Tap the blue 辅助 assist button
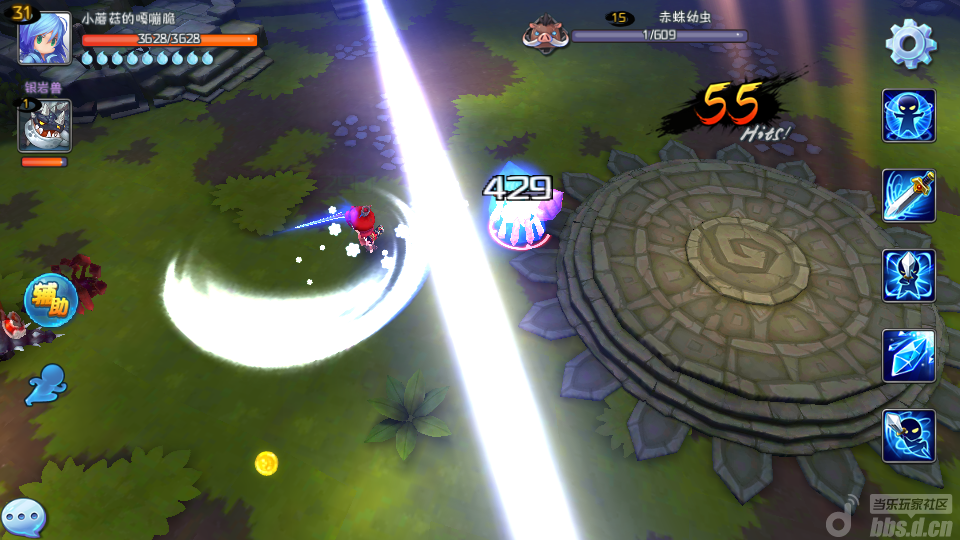This screenshot has width=960, height=540. tap(50, 300)
